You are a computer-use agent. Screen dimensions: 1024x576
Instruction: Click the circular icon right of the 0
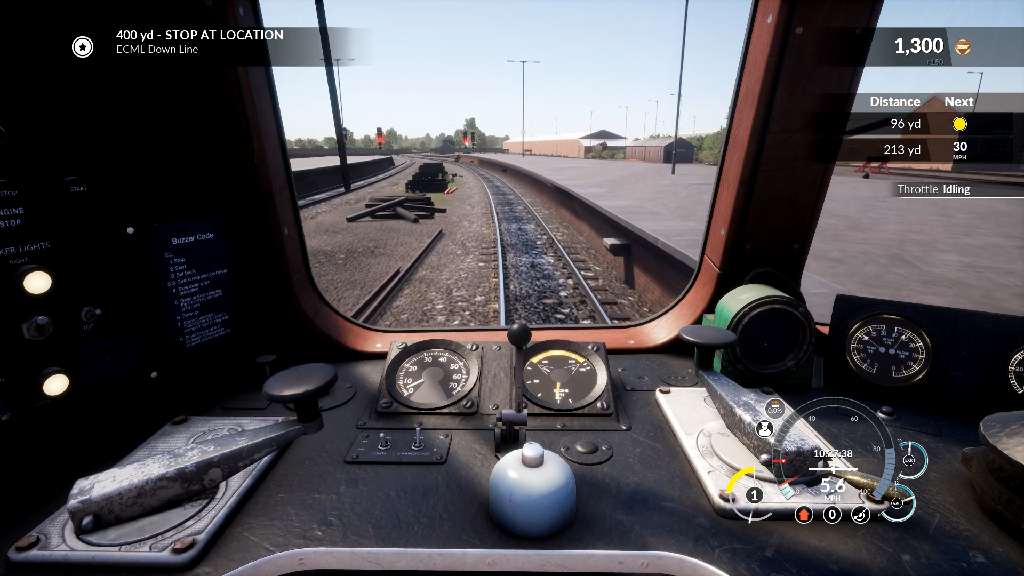tap(860, 515)
